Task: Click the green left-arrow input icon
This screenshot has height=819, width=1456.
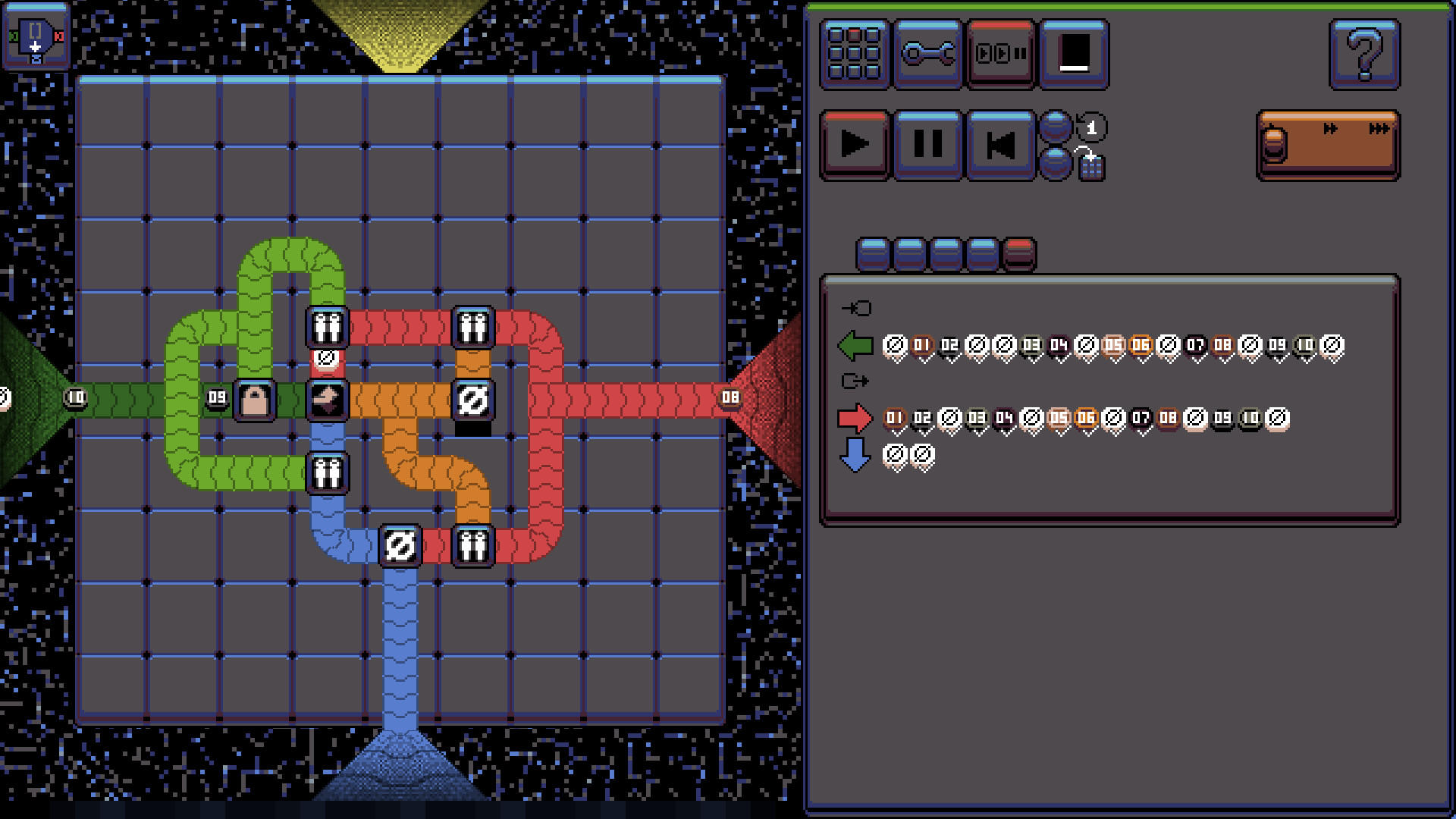Action: pos(855,345)
